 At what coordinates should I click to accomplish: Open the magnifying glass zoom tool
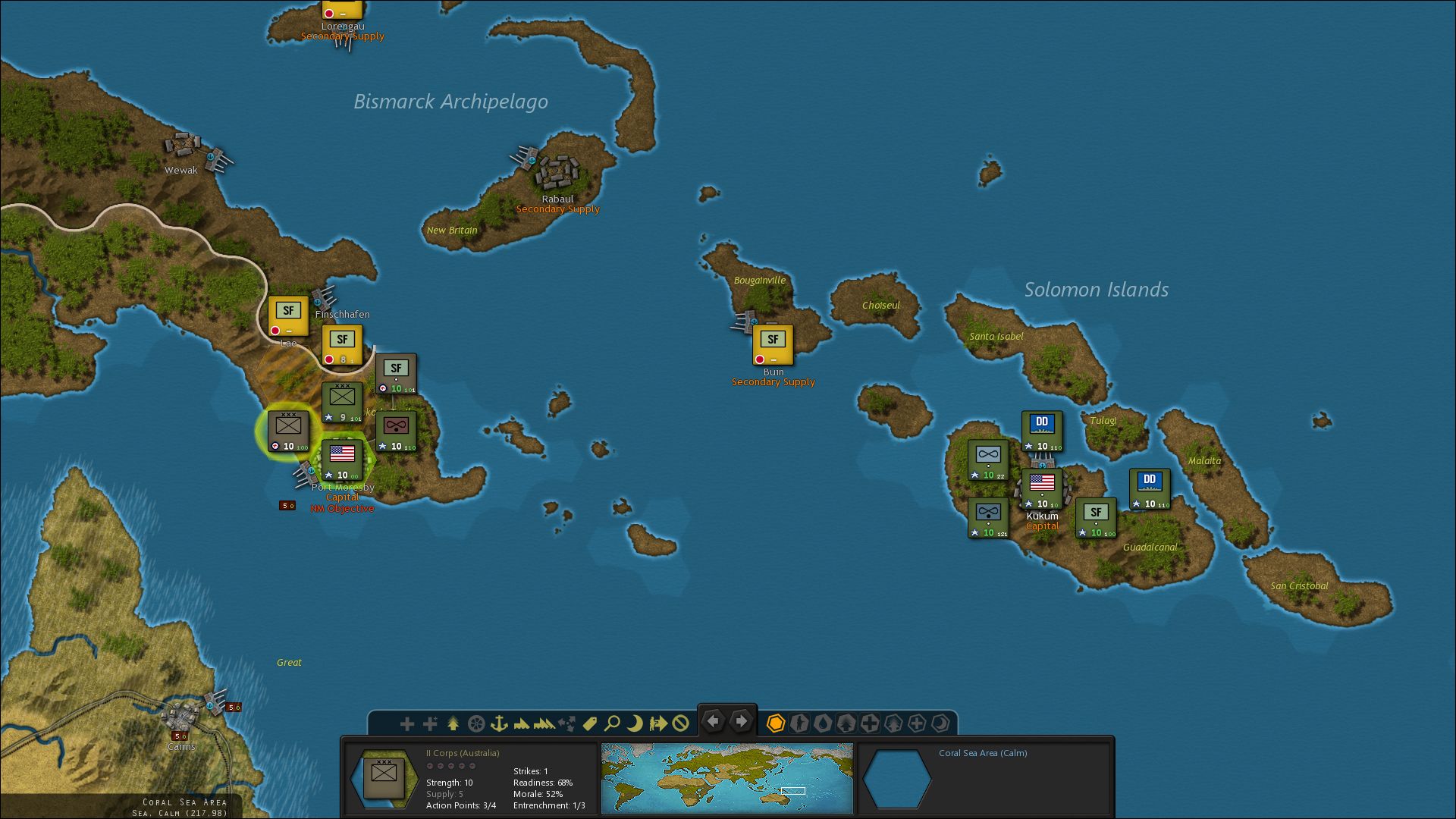(x=612, y=723)
